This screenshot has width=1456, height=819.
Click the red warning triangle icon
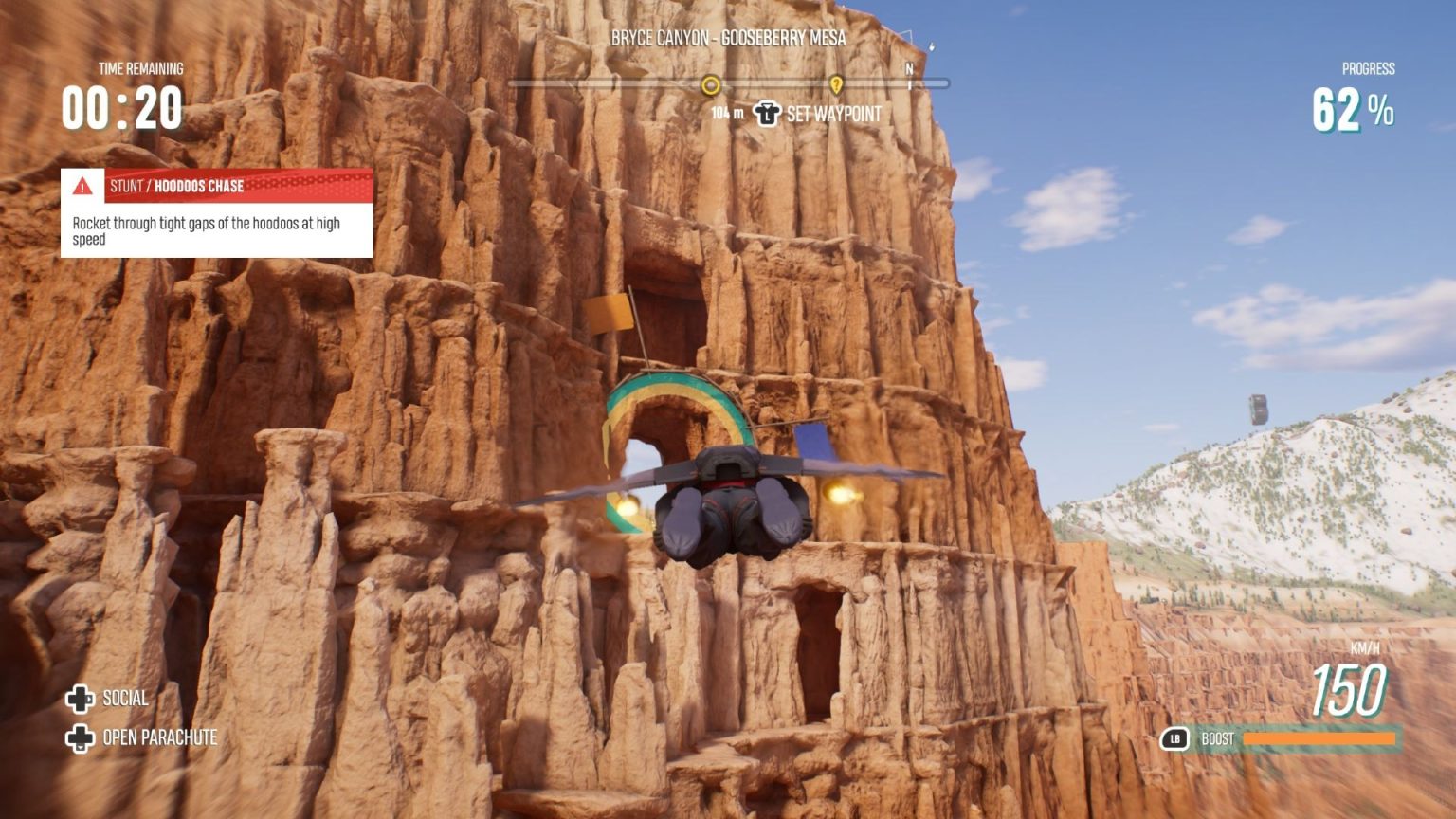pyautogui.click(x=83, y=187)
